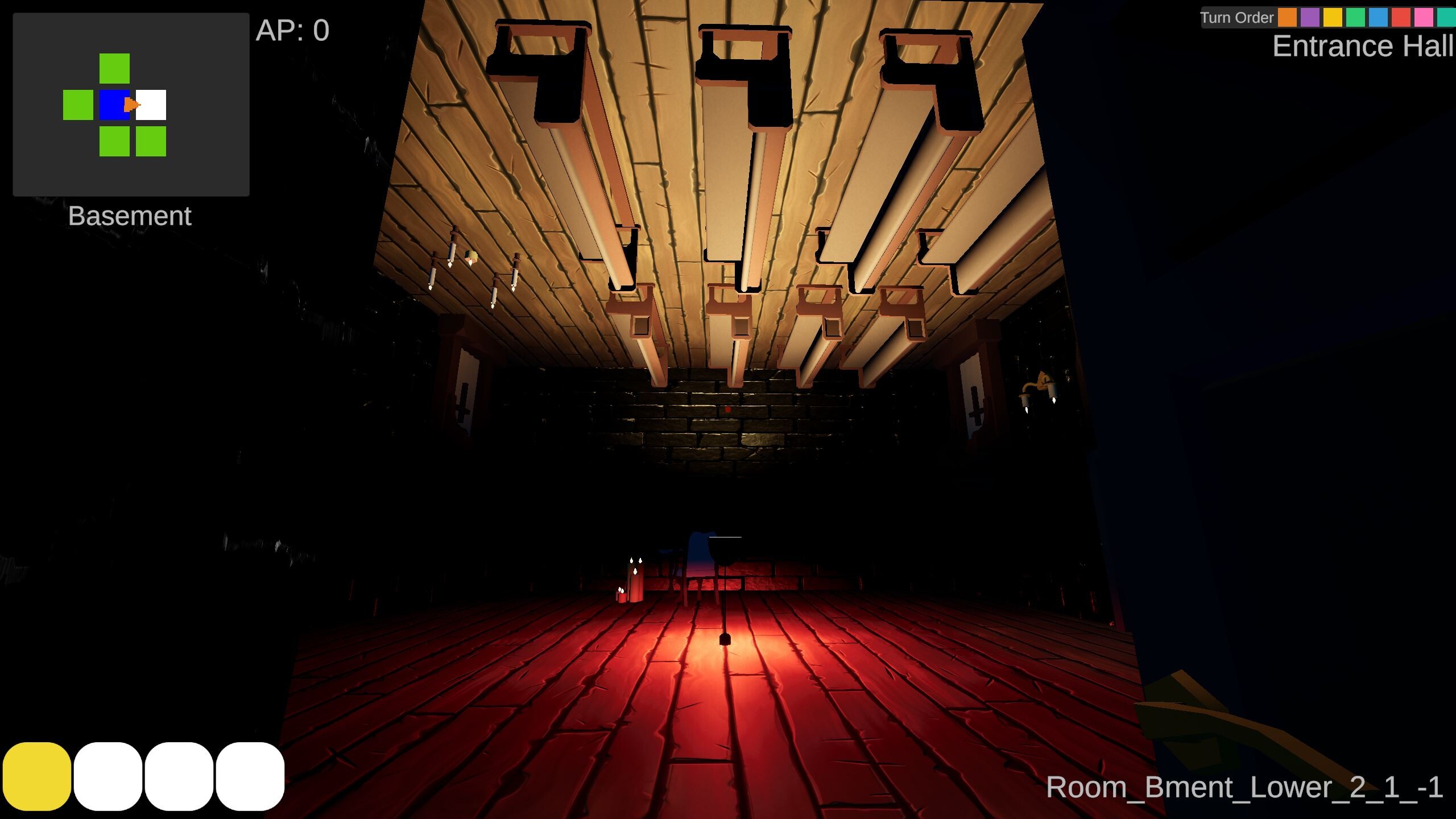Image resolution: width=1456 pixels, height=819 pixels.
Task: Click the yellow turn order marker
Action: tap(1333, 17)
